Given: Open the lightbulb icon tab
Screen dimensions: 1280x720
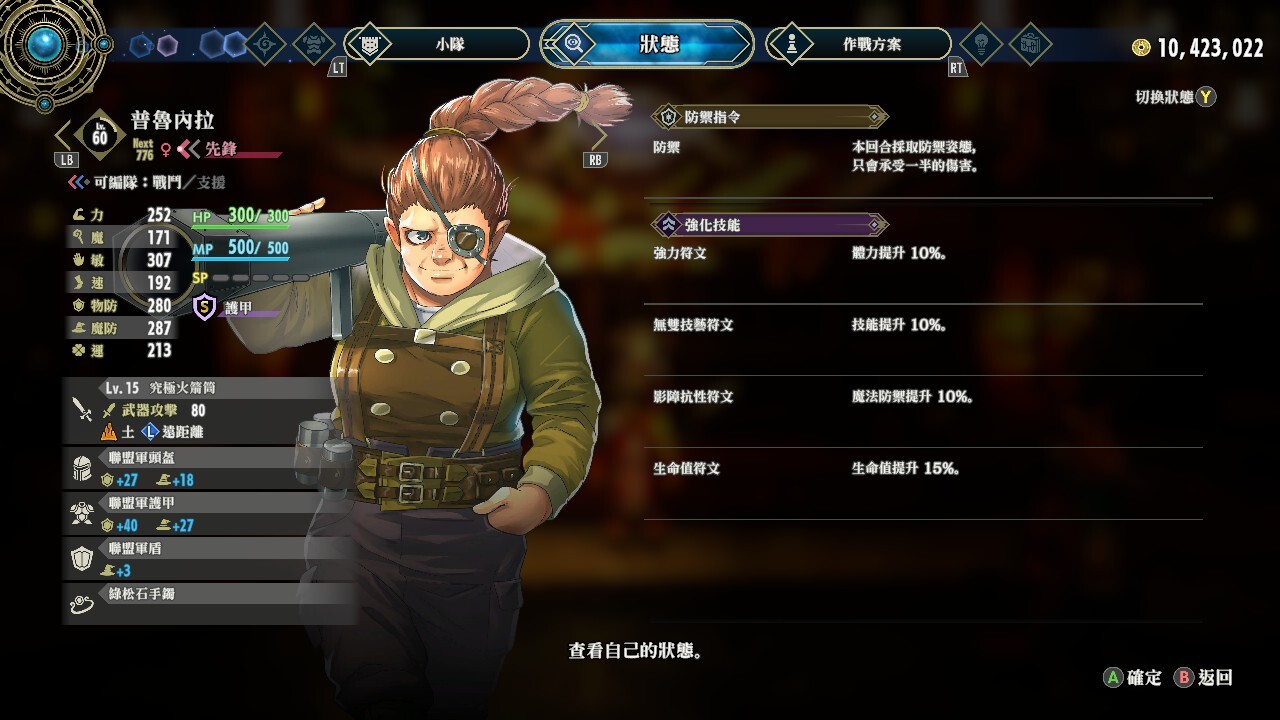Looking at the screenshot, I should point(980,44).
